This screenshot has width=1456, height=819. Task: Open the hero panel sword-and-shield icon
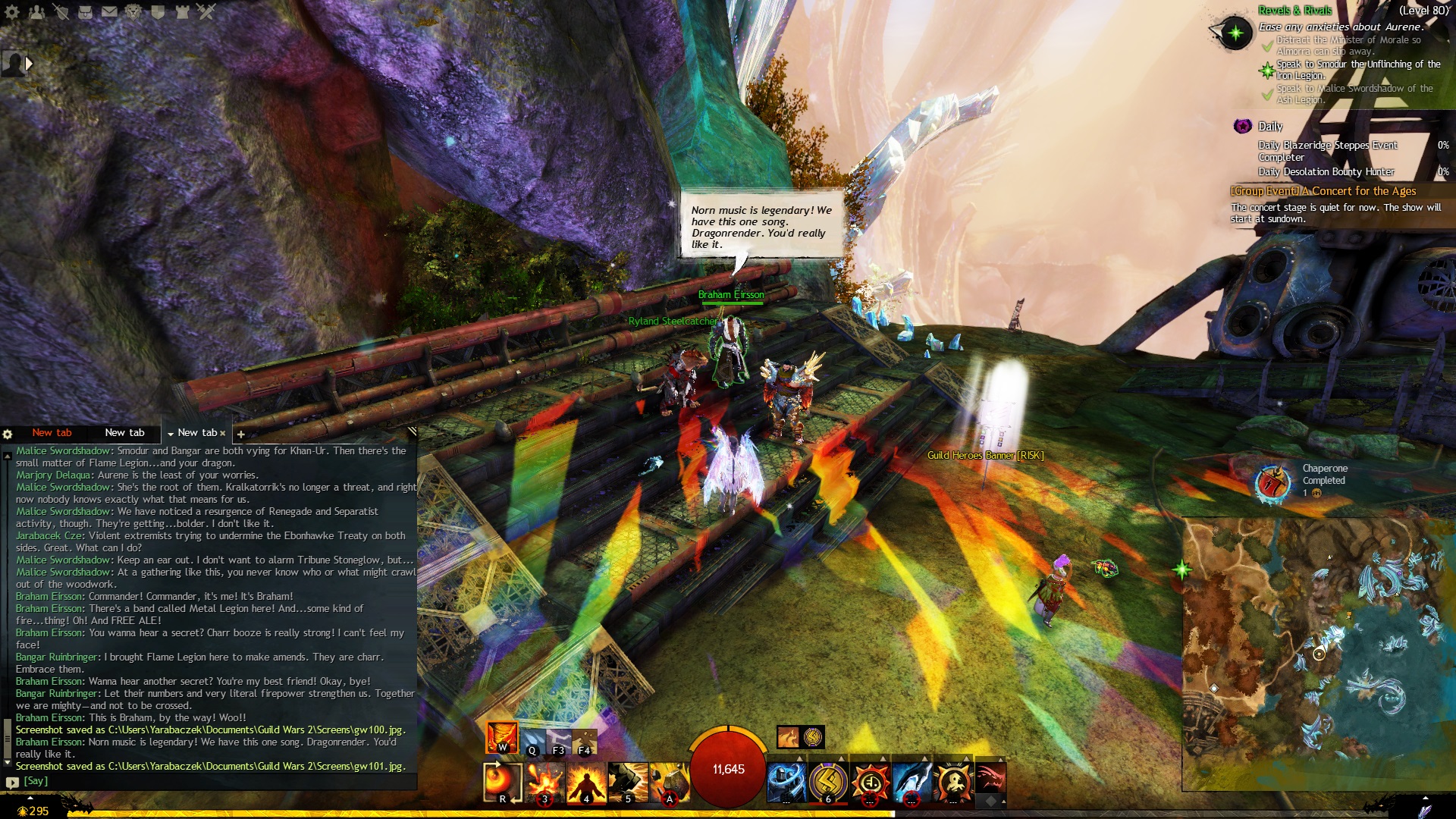(x=61, y=11)
